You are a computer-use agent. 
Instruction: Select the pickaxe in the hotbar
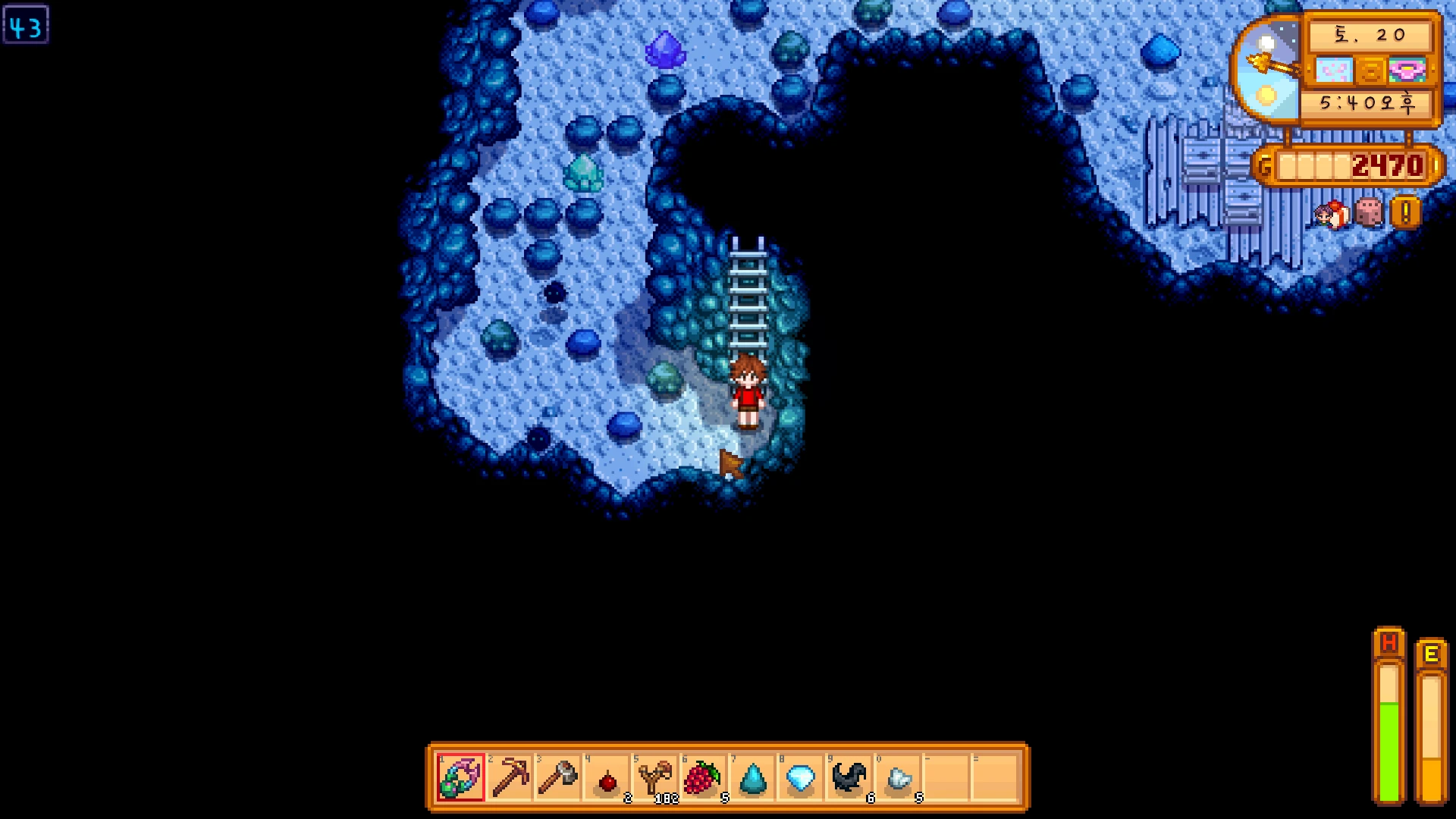point(510,777)
